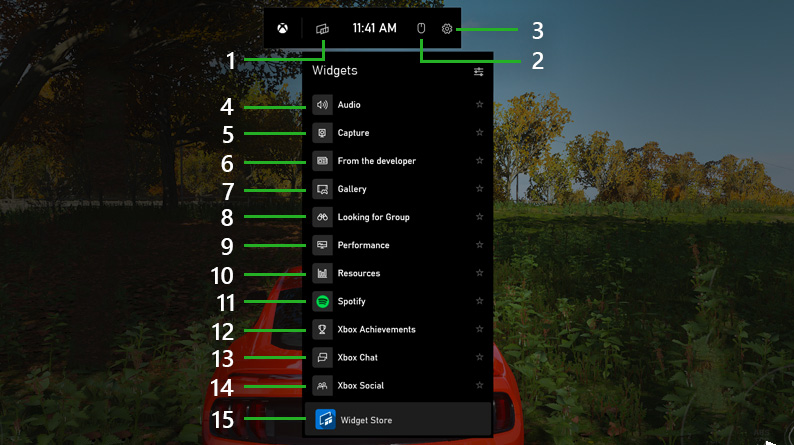Viewport: 794px width, 445px height.
Task: Click the mouse click-through icon
Action: pos(421,29)
